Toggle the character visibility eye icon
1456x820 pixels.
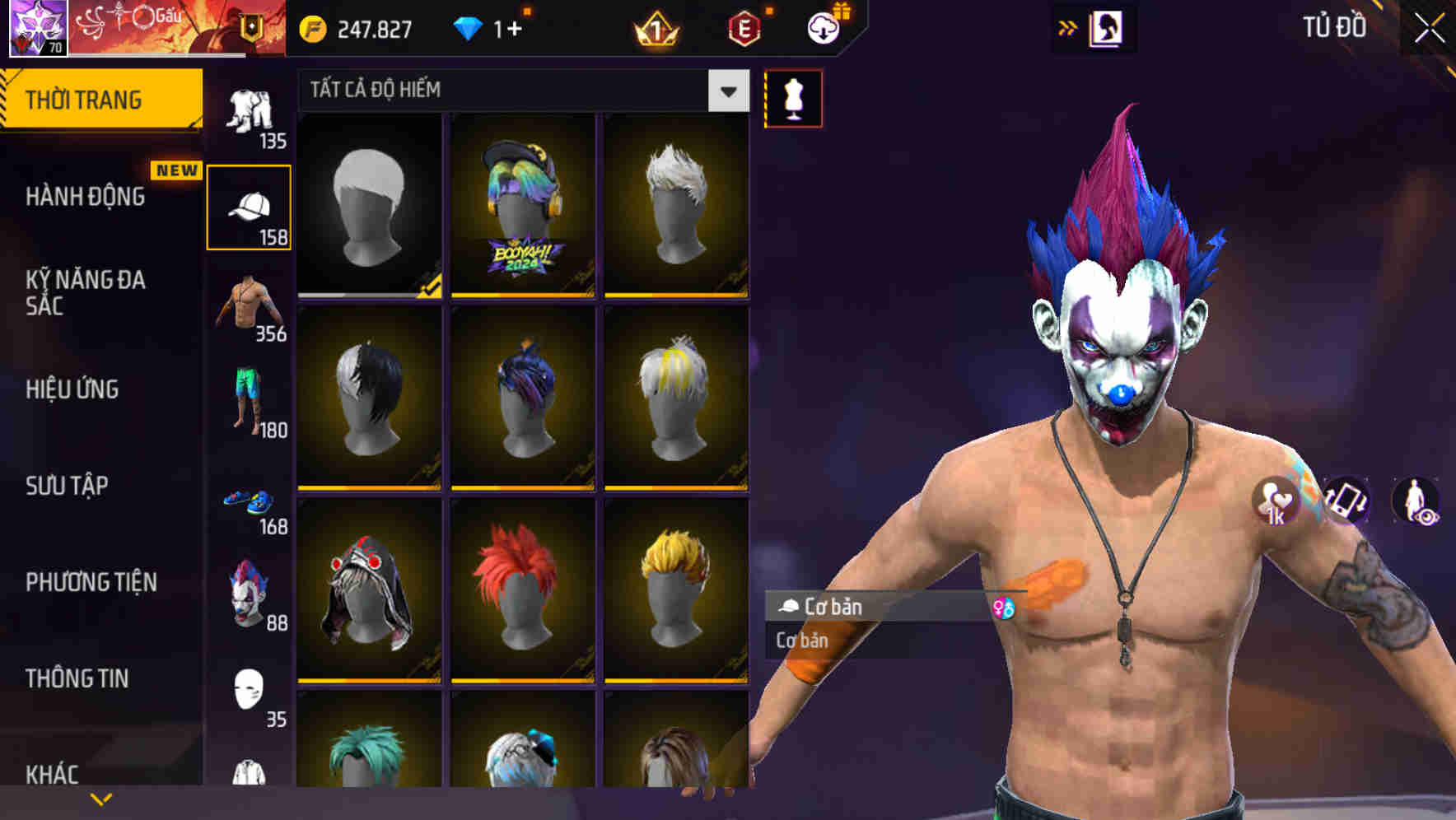point(1414,502)
